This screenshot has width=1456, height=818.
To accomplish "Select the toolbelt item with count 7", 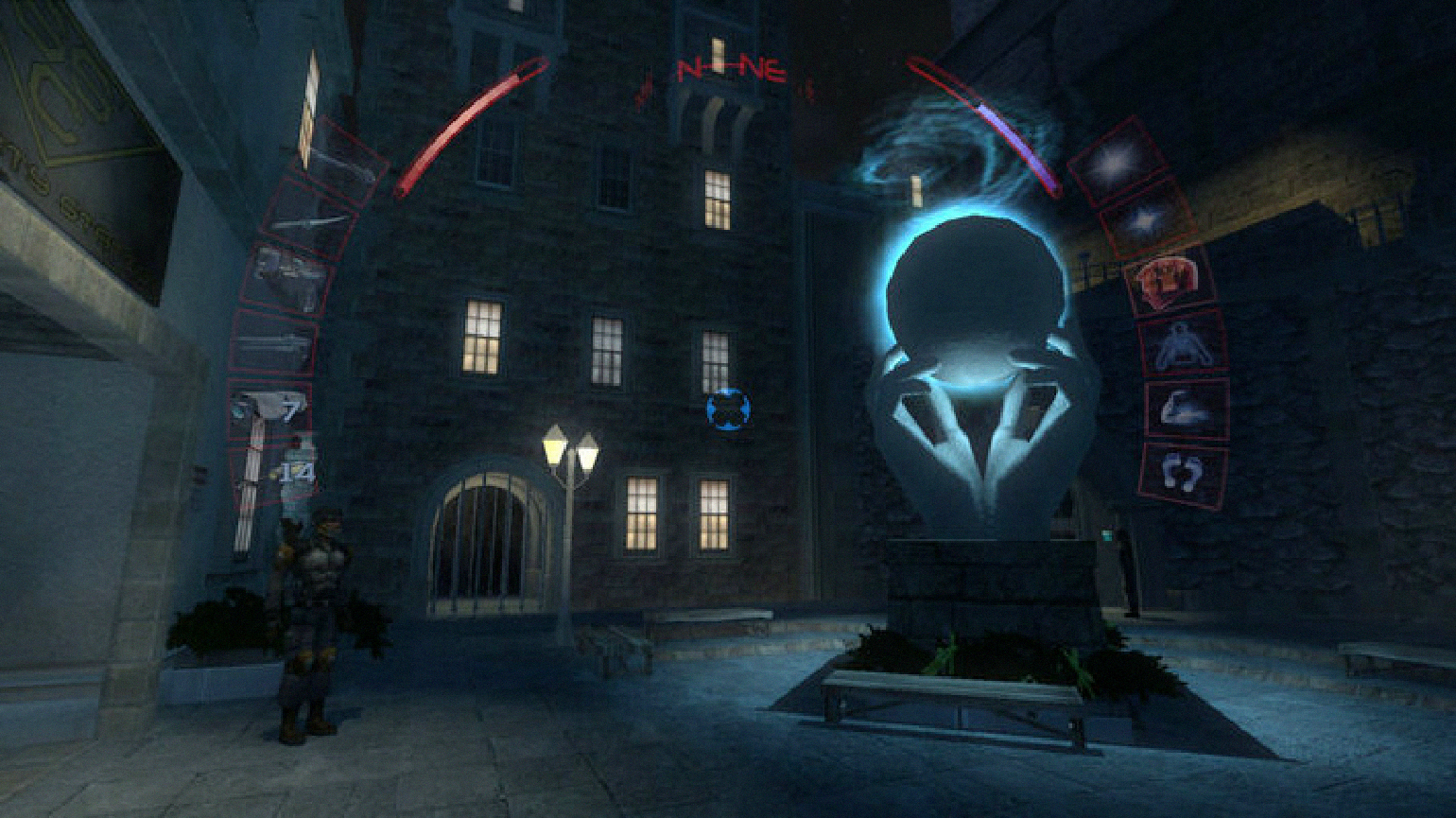I will pos(270,411).
